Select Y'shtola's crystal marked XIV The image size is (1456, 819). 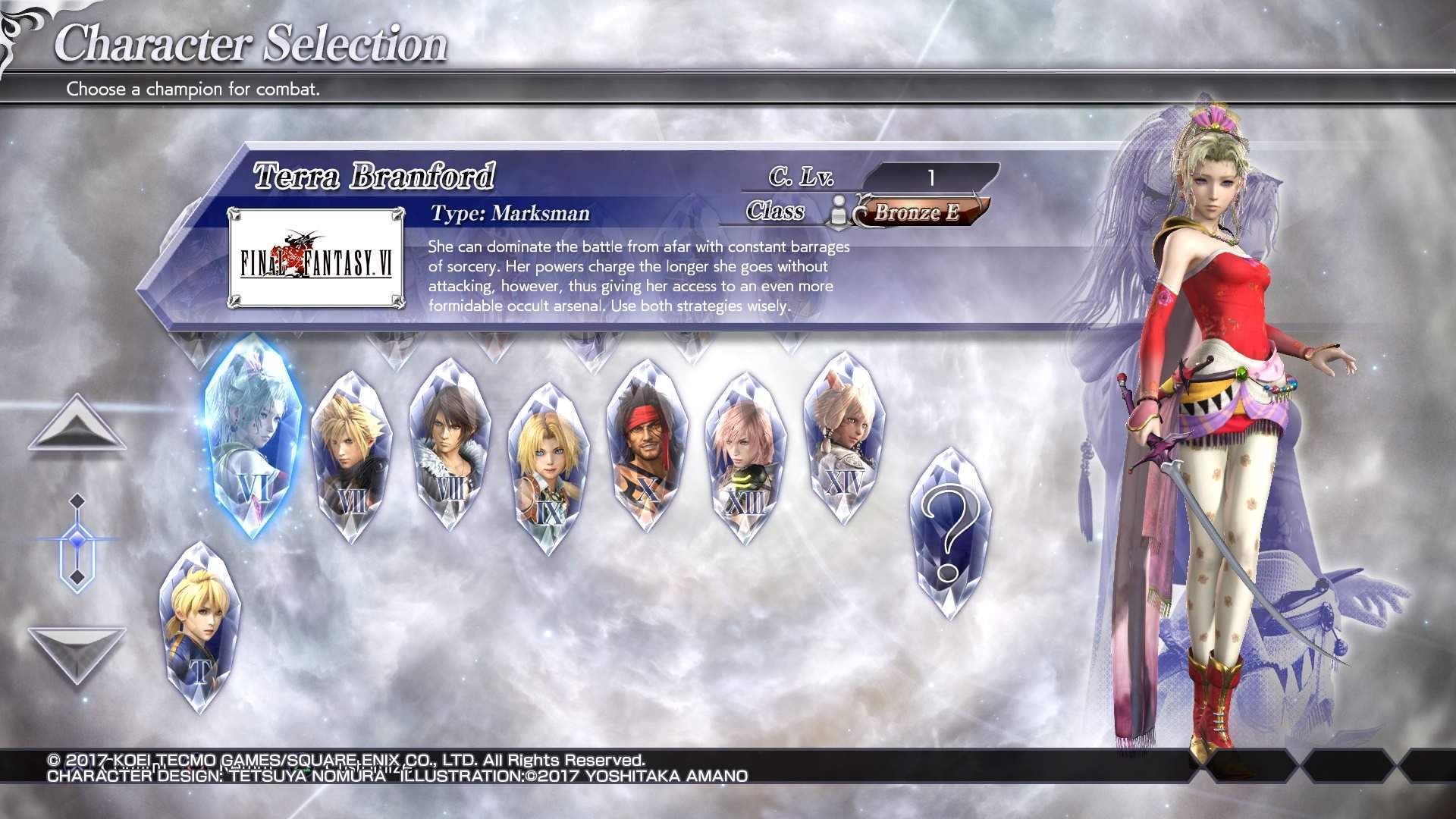[844, 438]
